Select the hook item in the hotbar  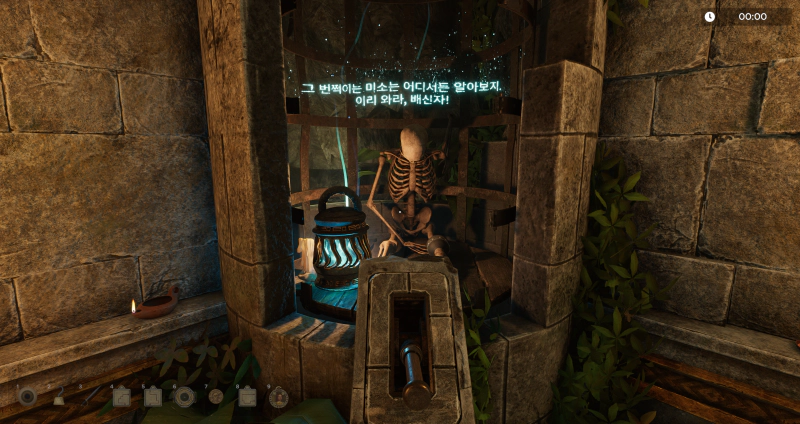[59, 397]
